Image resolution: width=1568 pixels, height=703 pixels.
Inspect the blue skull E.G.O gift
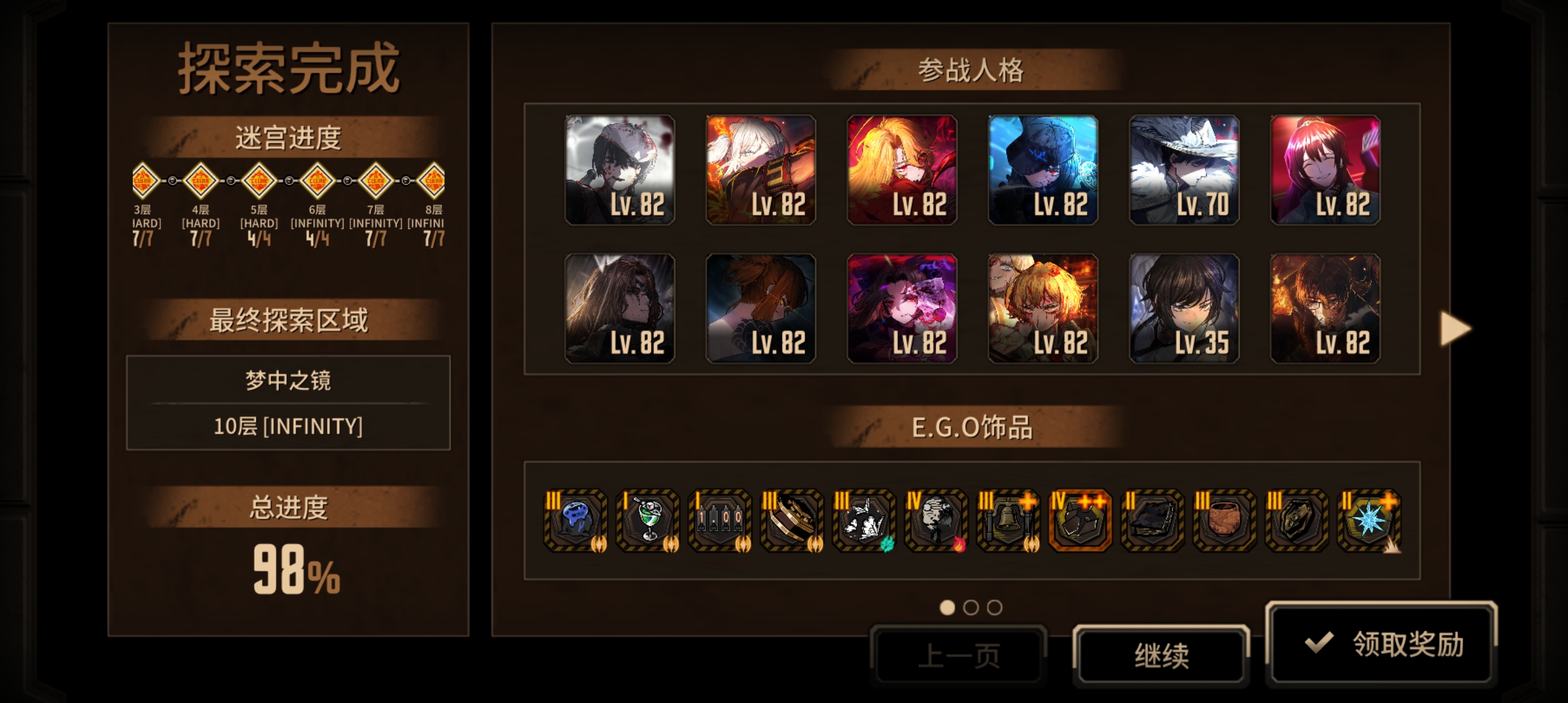point(576,521)
